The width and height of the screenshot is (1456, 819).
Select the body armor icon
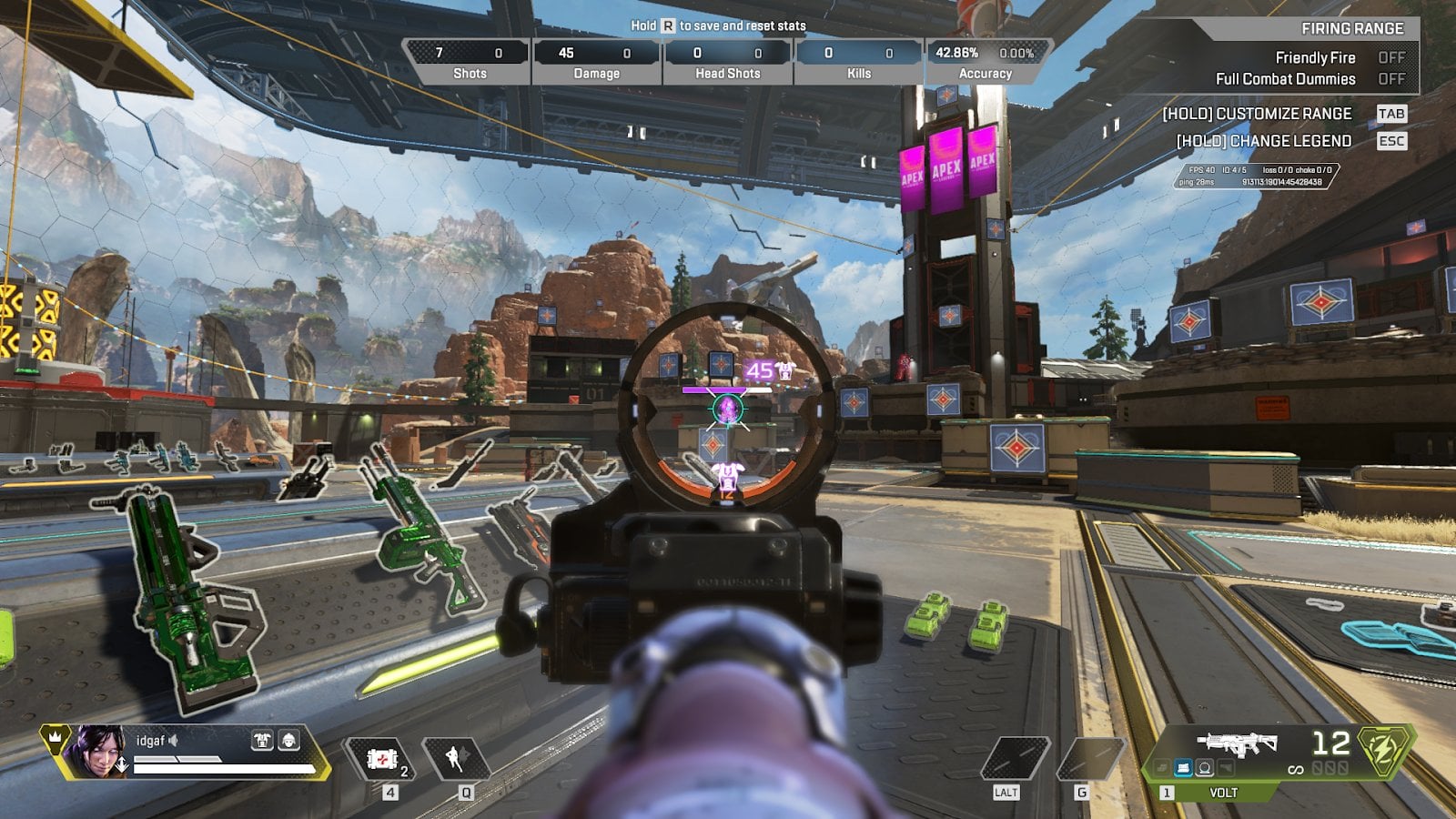coord(262,740)
